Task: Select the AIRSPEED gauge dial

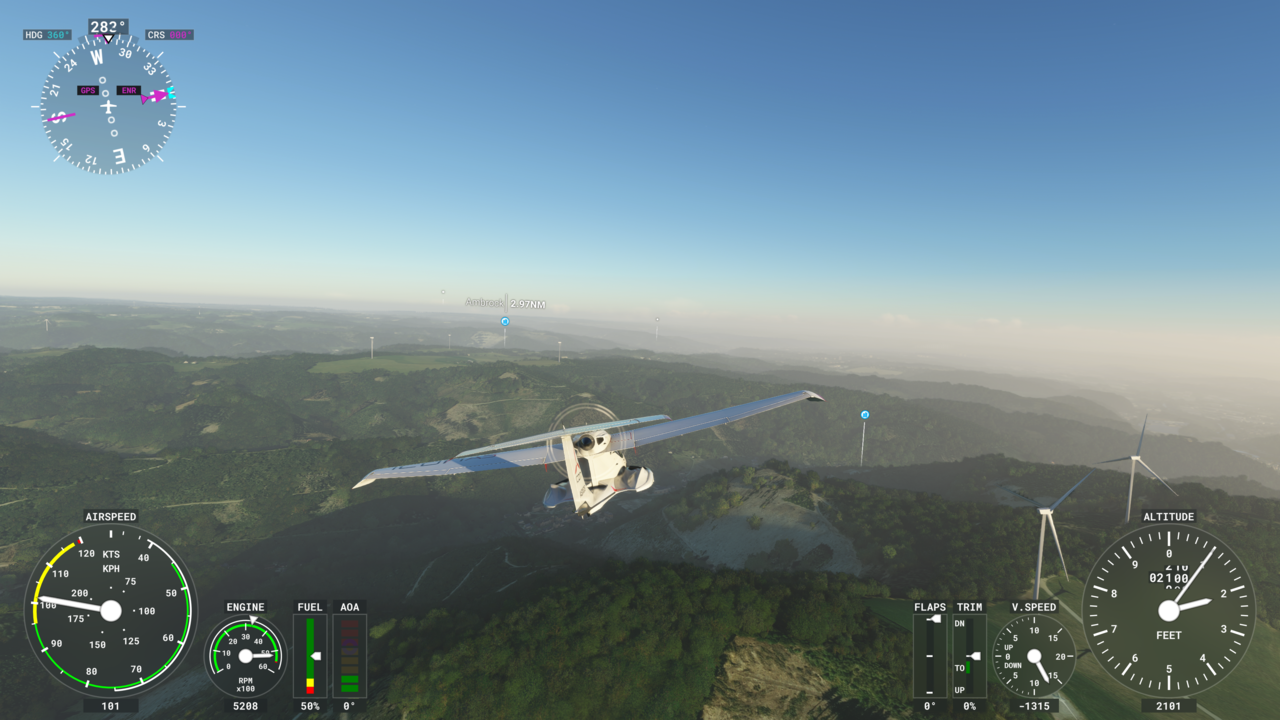Action: point(110,610)
